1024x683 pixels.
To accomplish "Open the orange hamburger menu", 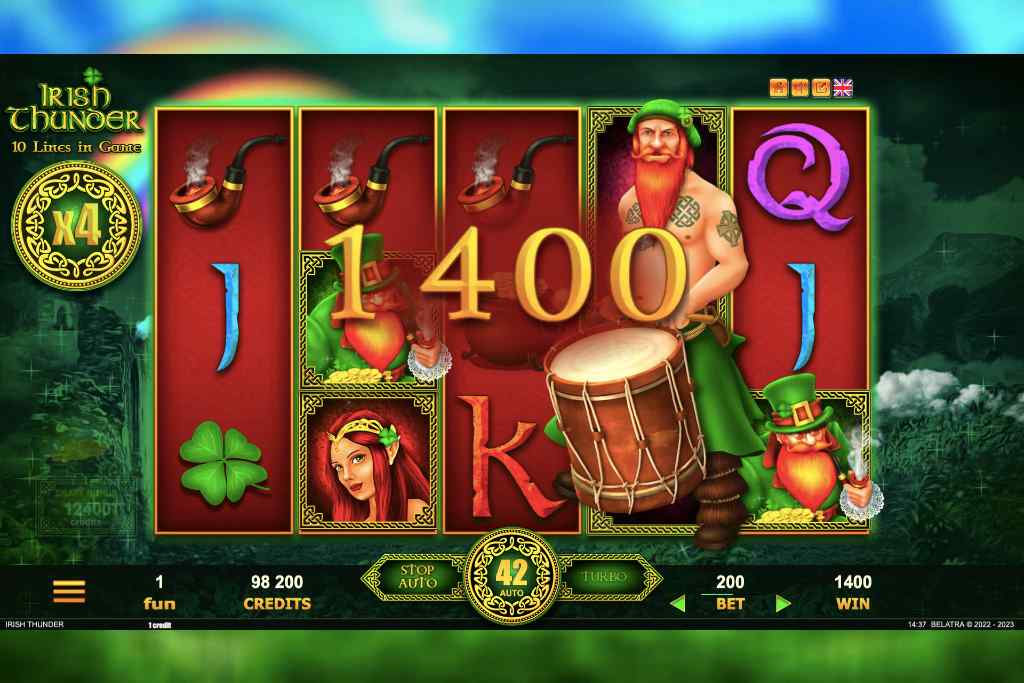I will point(69,592).
